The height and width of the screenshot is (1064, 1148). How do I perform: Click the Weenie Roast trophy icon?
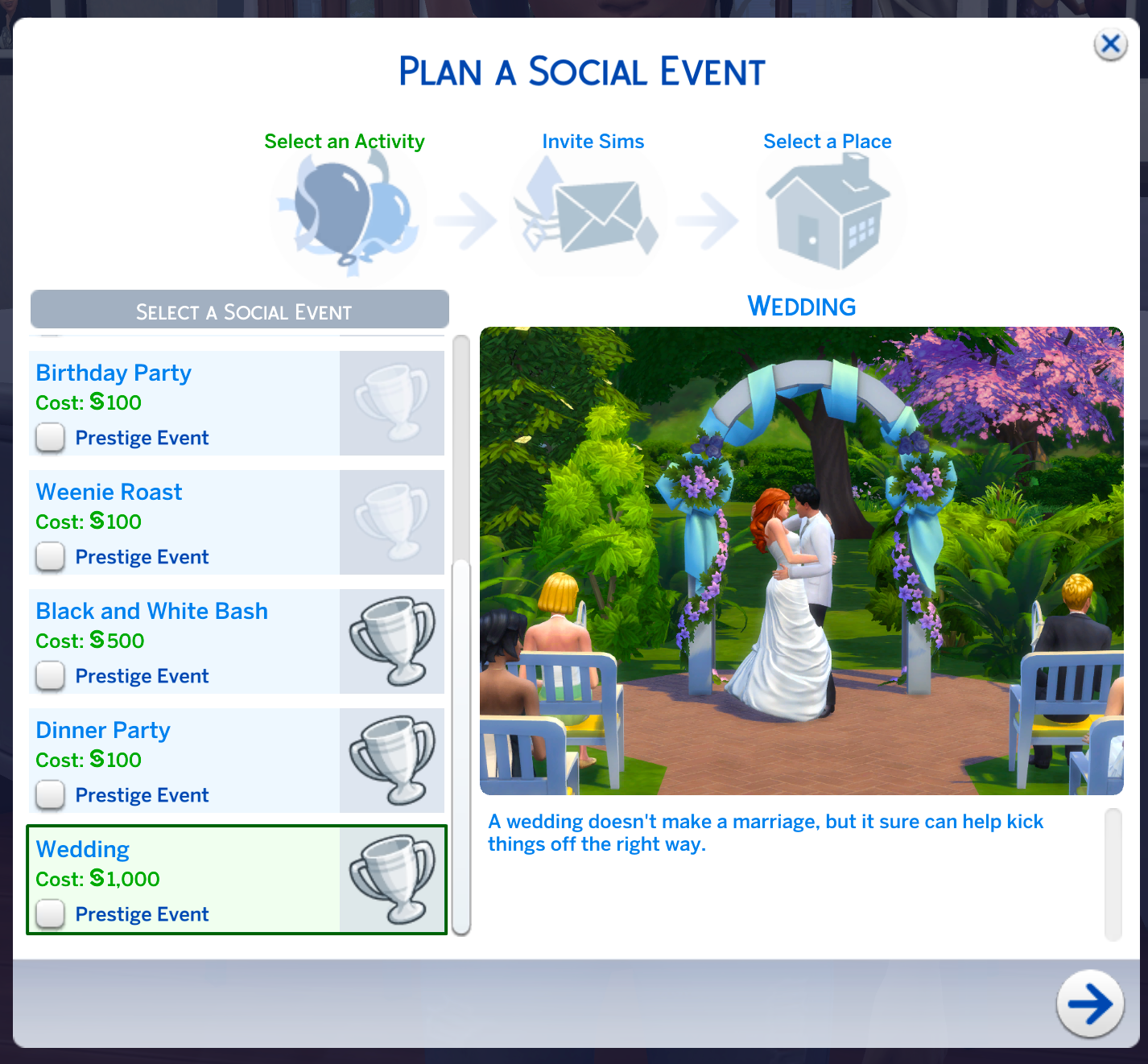[392, 522]
